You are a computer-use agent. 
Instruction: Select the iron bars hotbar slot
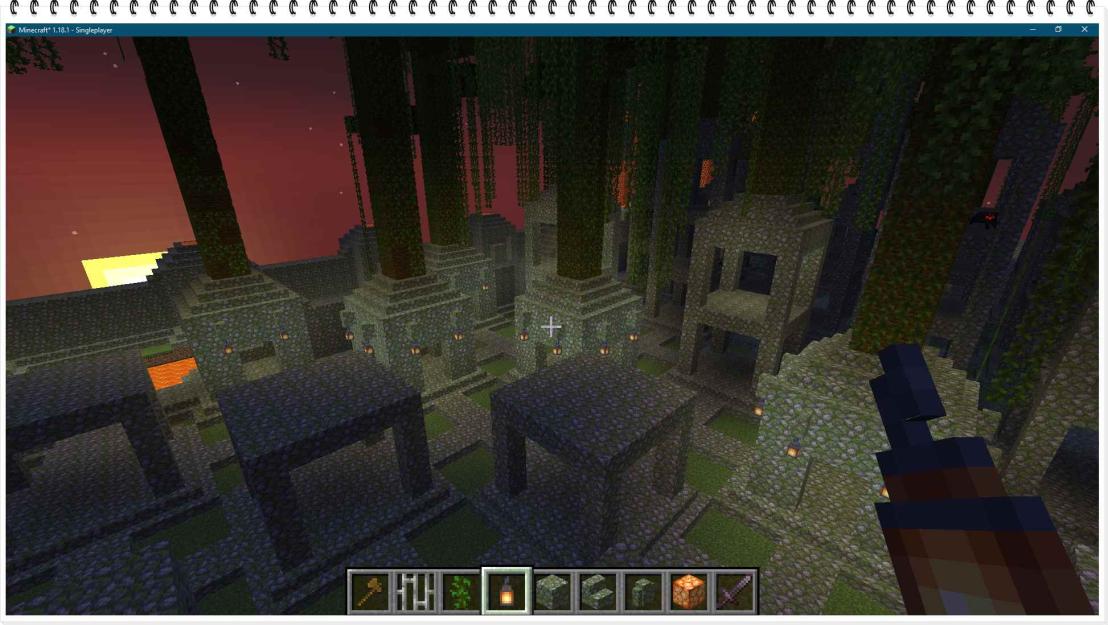point(414,591)
